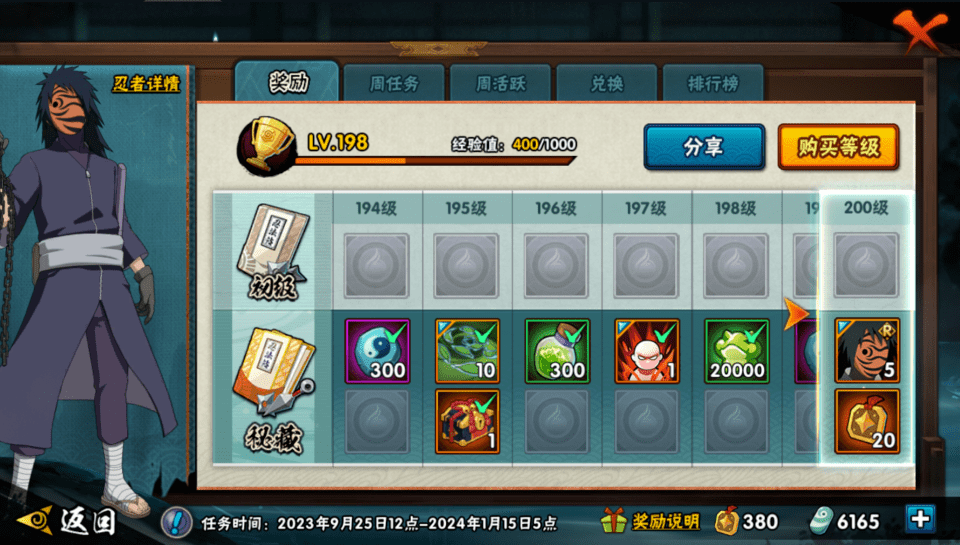960x545 pixels.
Task: Choose the gold pouch reward with 20
Action: (867, 421)
